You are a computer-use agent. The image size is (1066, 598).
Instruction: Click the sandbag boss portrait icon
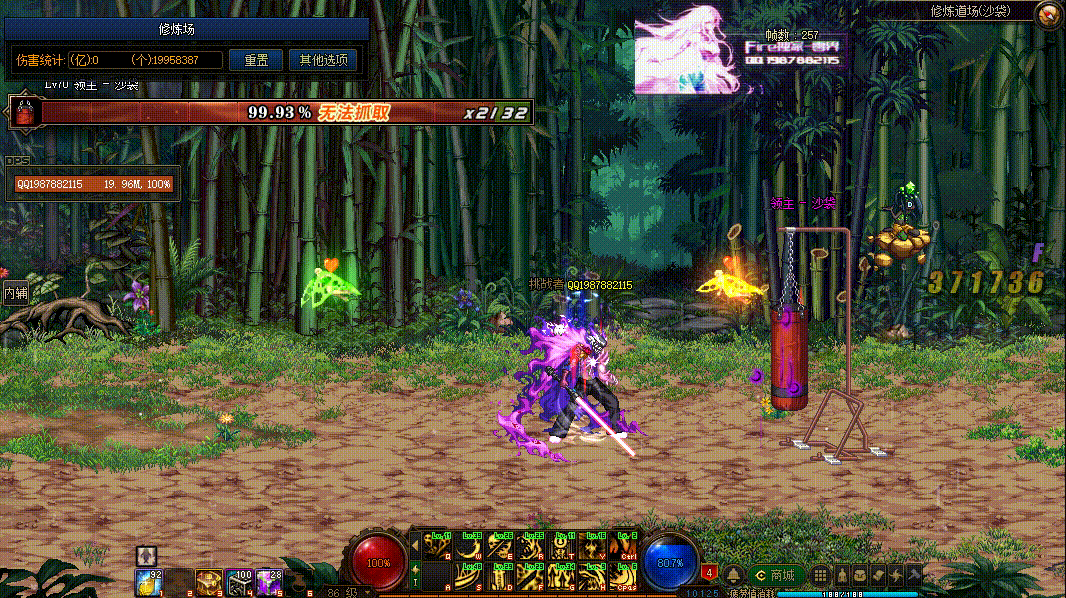(x=22, y=111)
